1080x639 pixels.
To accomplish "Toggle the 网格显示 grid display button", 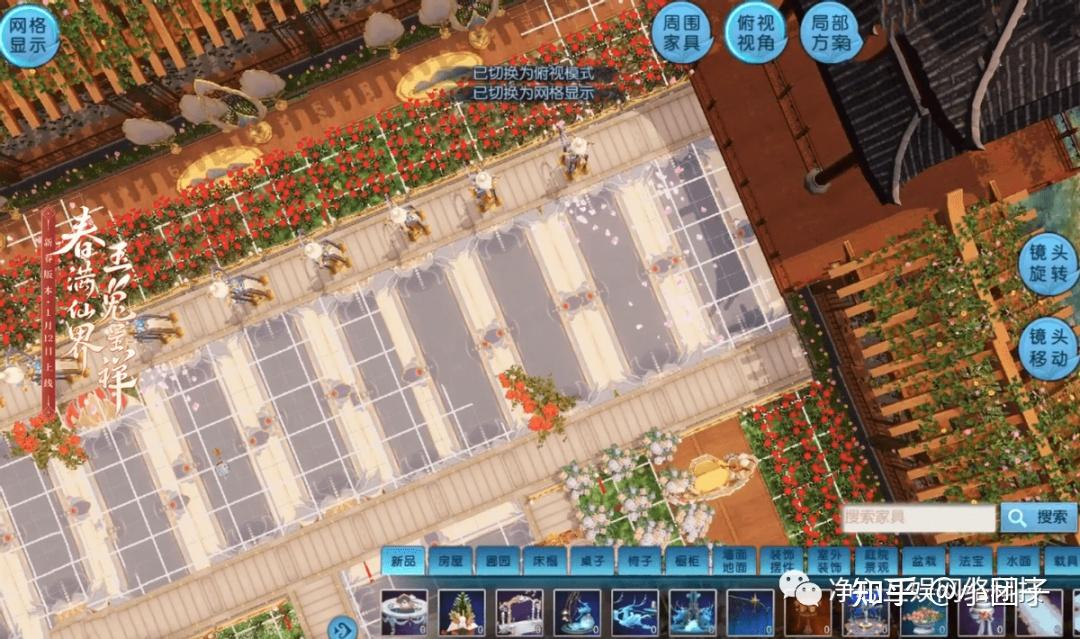I will tap(28, 36).
